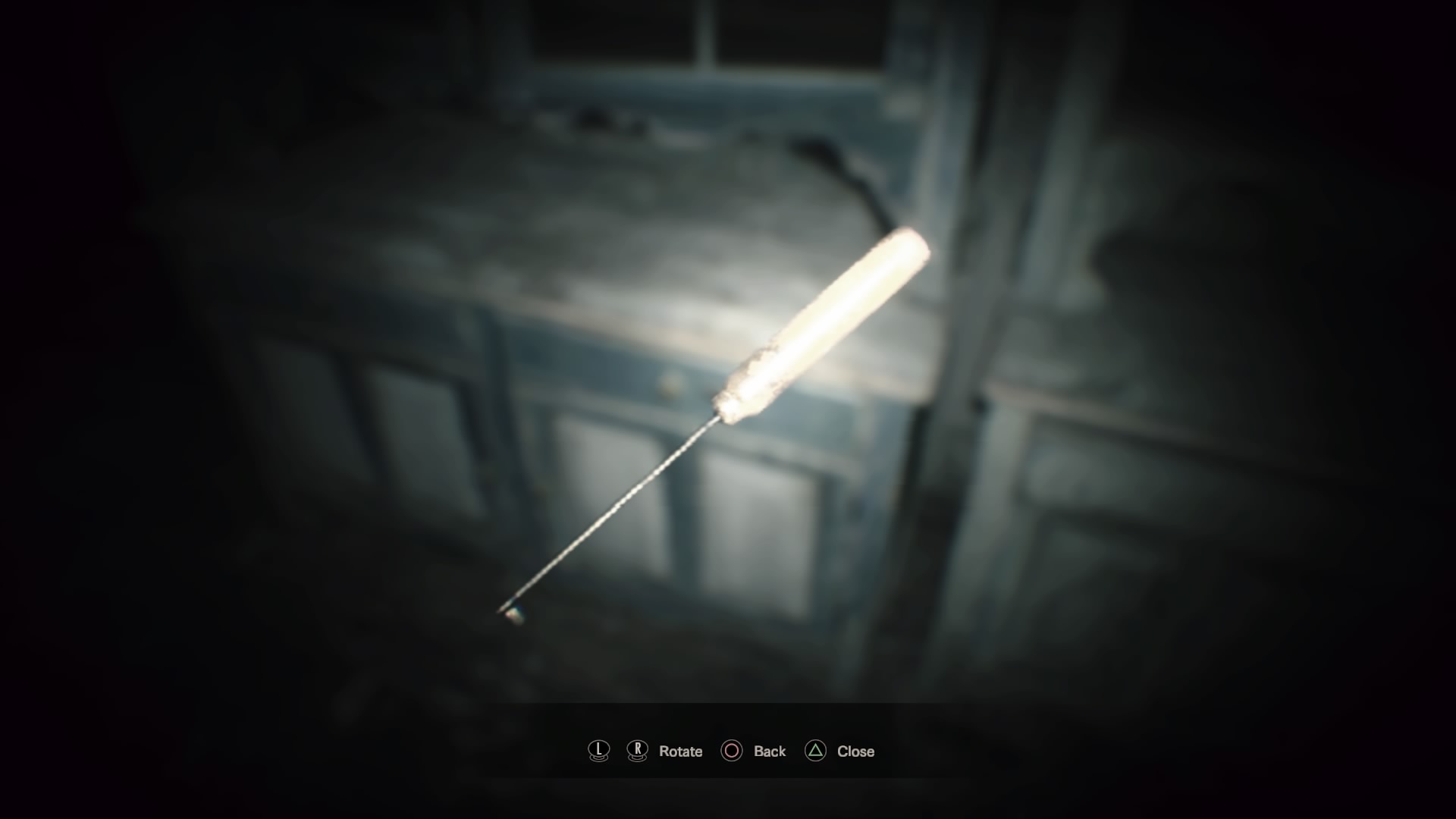Click the Close button label
The width and height of the screenshot is (1456, 819).
click(x=855, y=751)
